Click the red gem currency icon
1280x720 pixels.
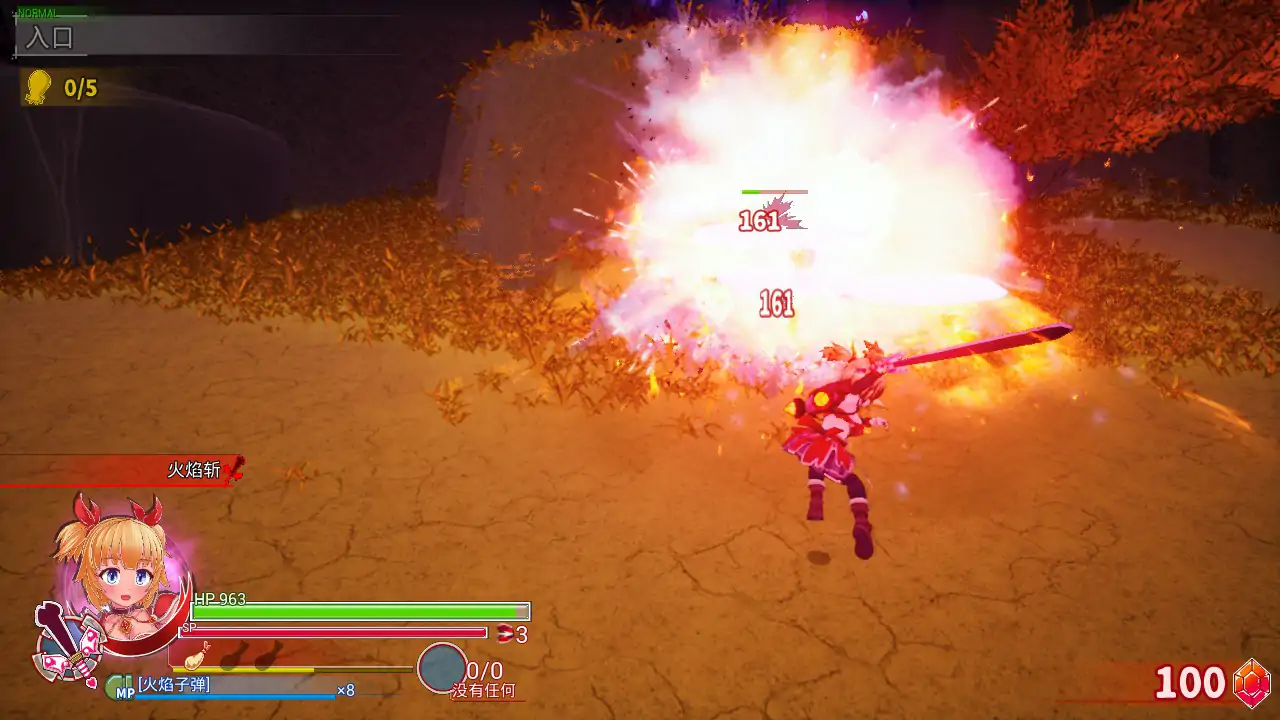[1252, 683]
